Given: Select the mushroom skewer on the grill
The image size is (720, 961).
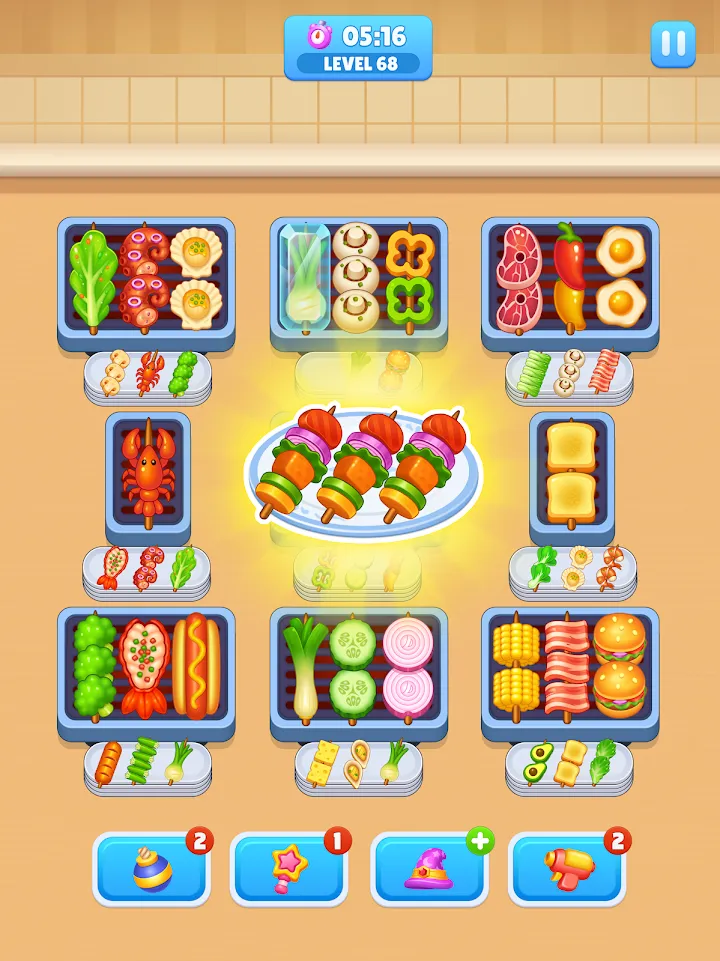Looking at the screenshot, I should coord(355,276).
